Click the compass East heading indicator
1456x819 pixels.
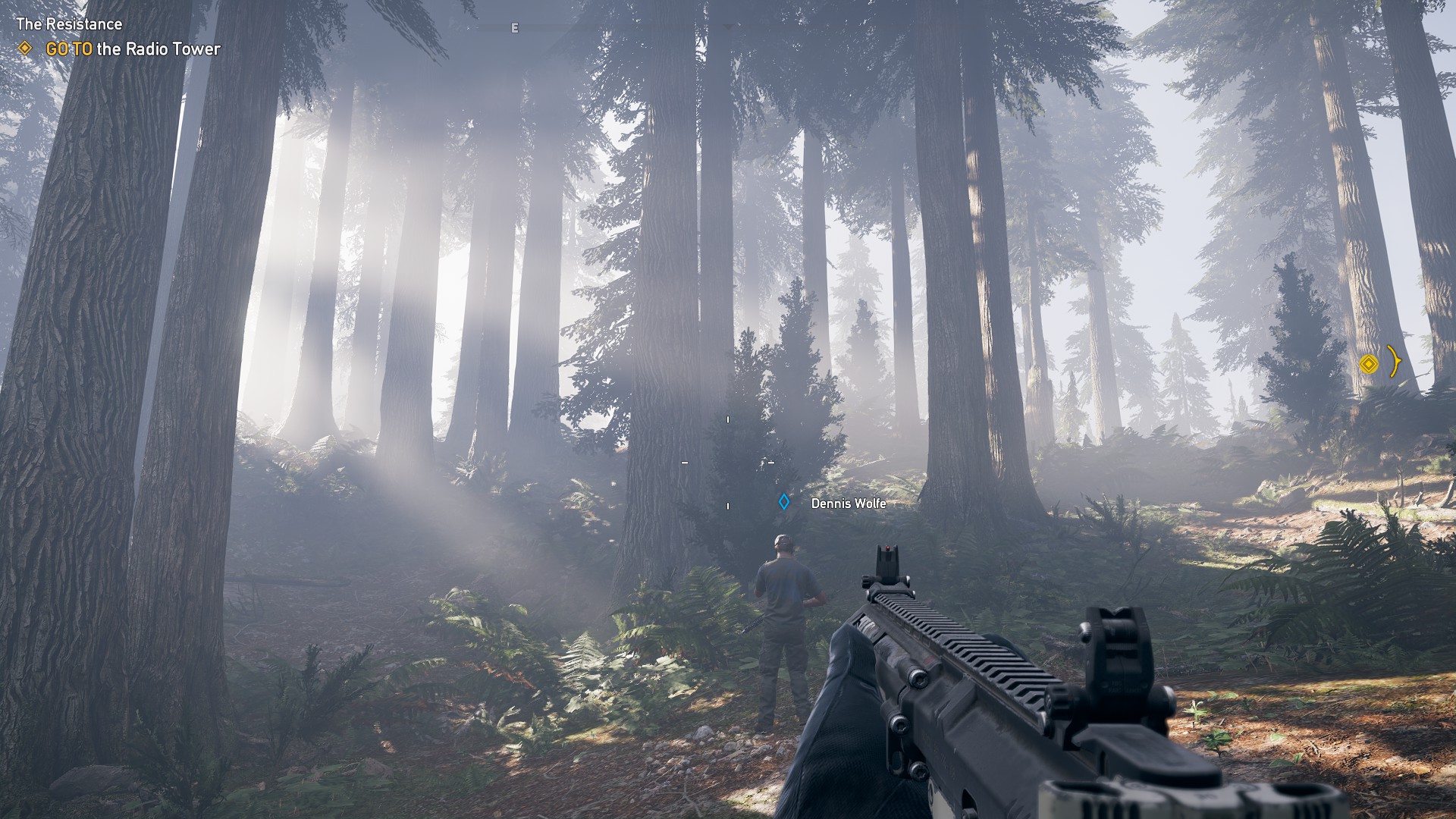click(x=515, y=28)
